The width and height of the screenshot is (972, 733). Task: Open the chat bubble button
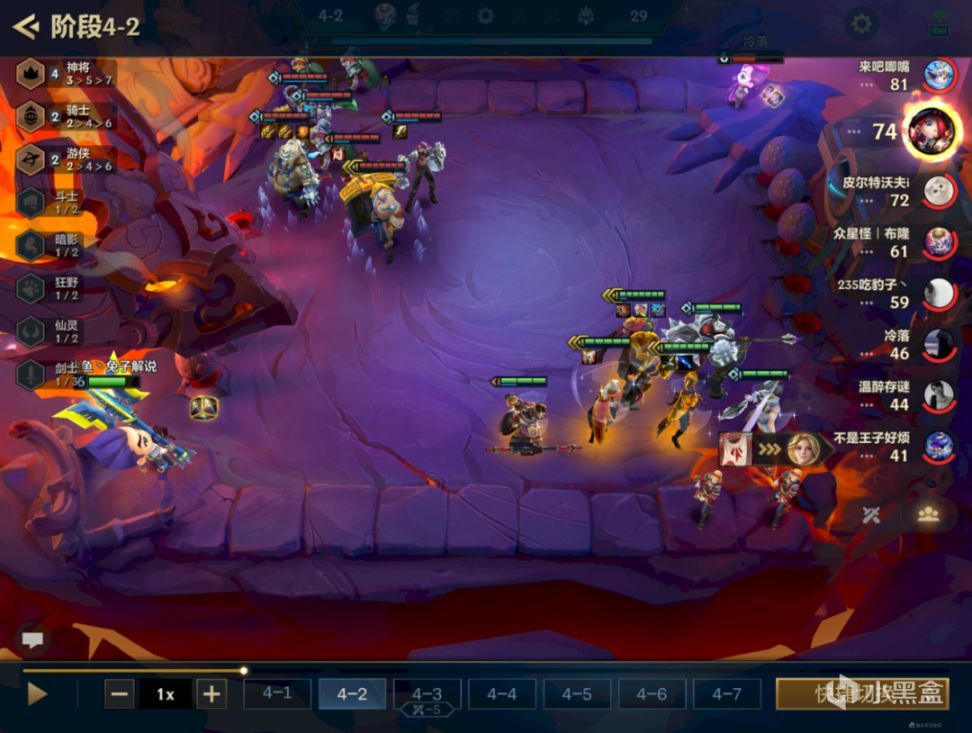click(32, 639)
